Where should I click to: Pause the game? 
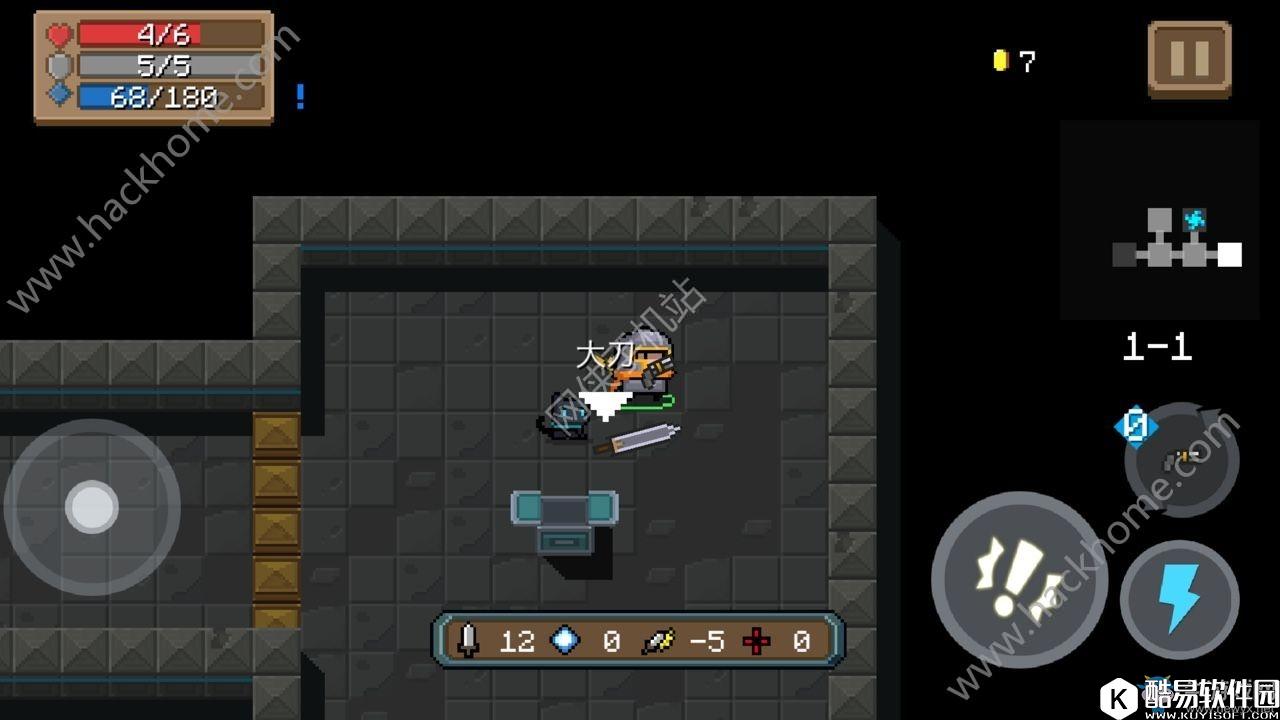(1189, 59)
